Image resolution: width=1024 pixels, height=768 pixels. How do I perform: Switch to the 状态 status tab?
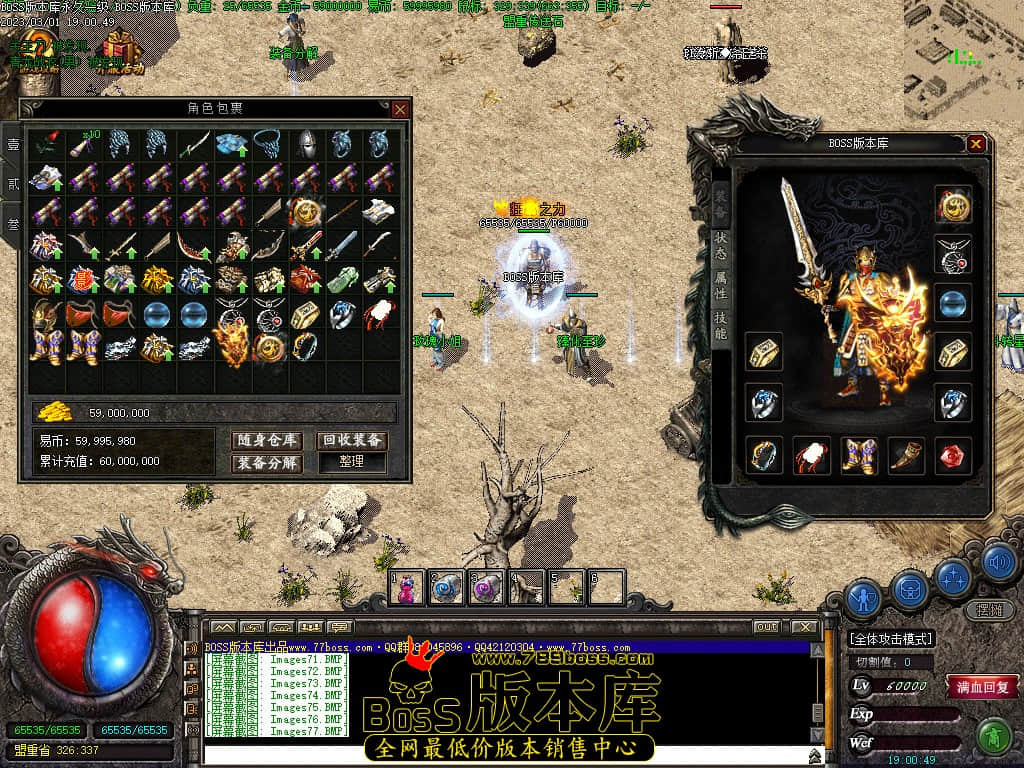pos(721,242)
